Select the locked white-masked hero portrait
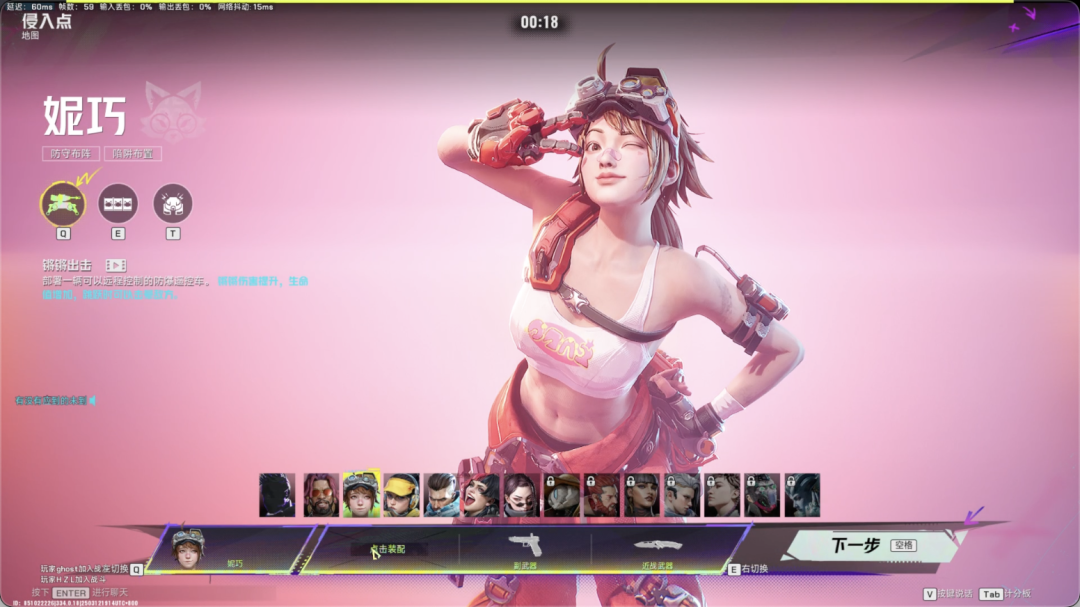The image size is (1080, 607). pyautogui.click(x=562, y=495)
